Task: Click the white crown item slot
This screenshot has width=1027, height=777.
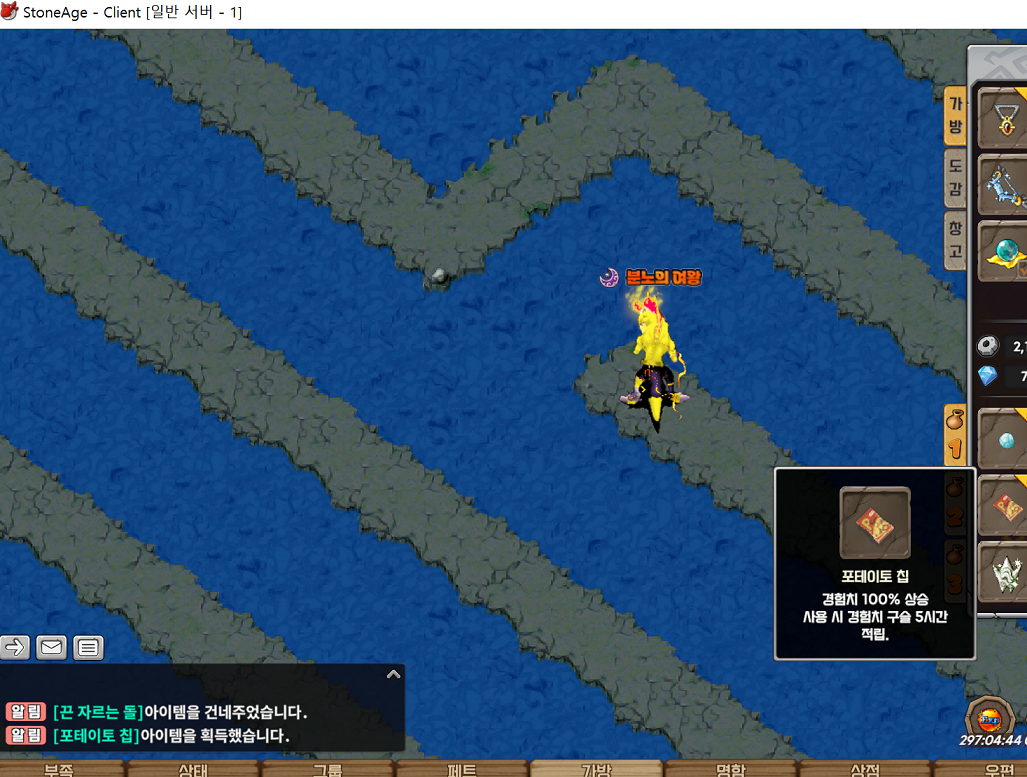Action: (x=1005, y=572)
